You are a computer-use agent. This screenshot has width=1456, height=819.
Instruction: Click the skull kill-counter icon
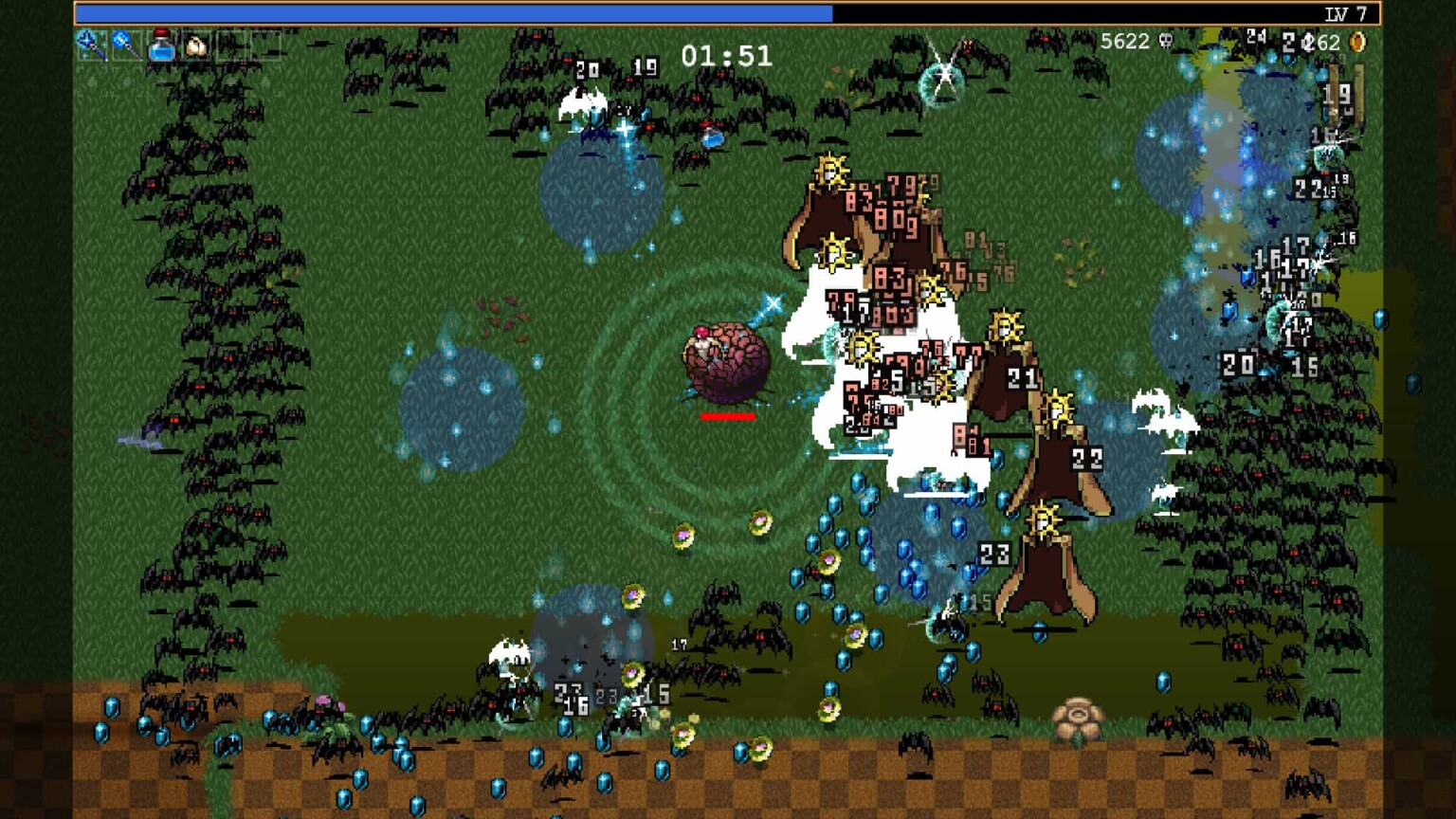pyautogui.click(x=1167, y=43)
